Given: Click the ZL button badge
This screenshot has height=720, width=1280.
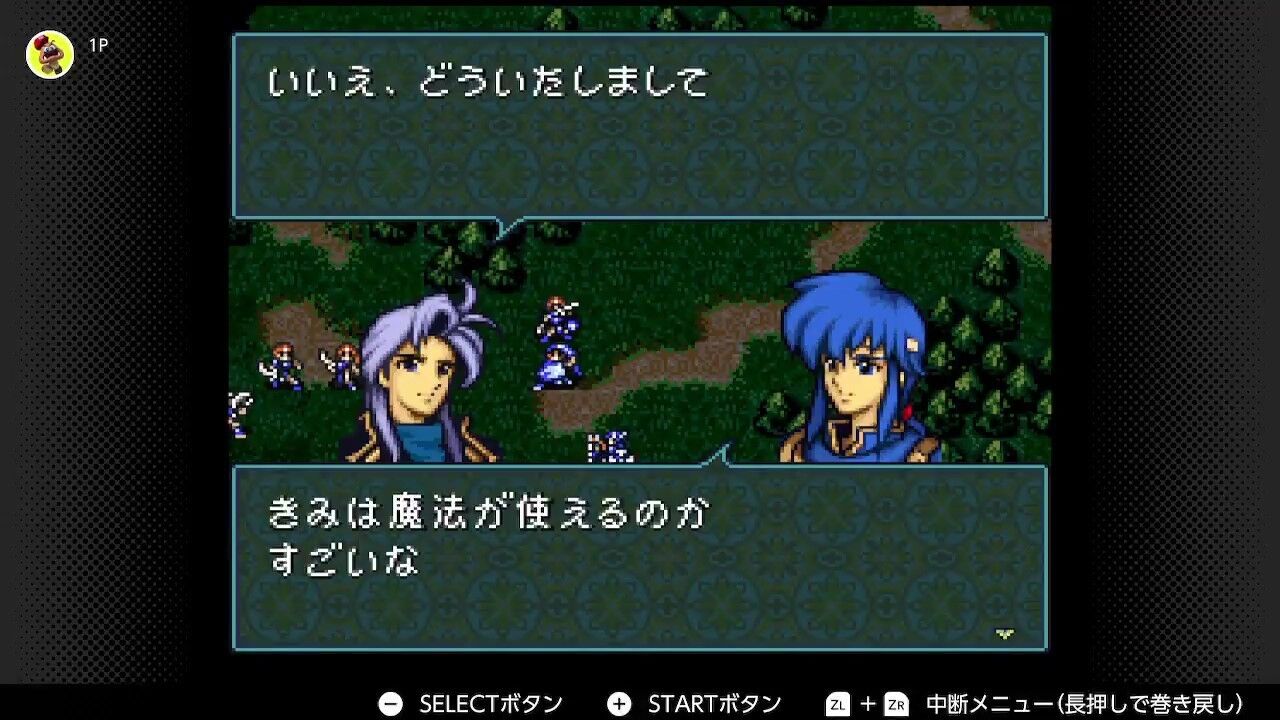Looking at the screenshot, I should click(837, 703).
